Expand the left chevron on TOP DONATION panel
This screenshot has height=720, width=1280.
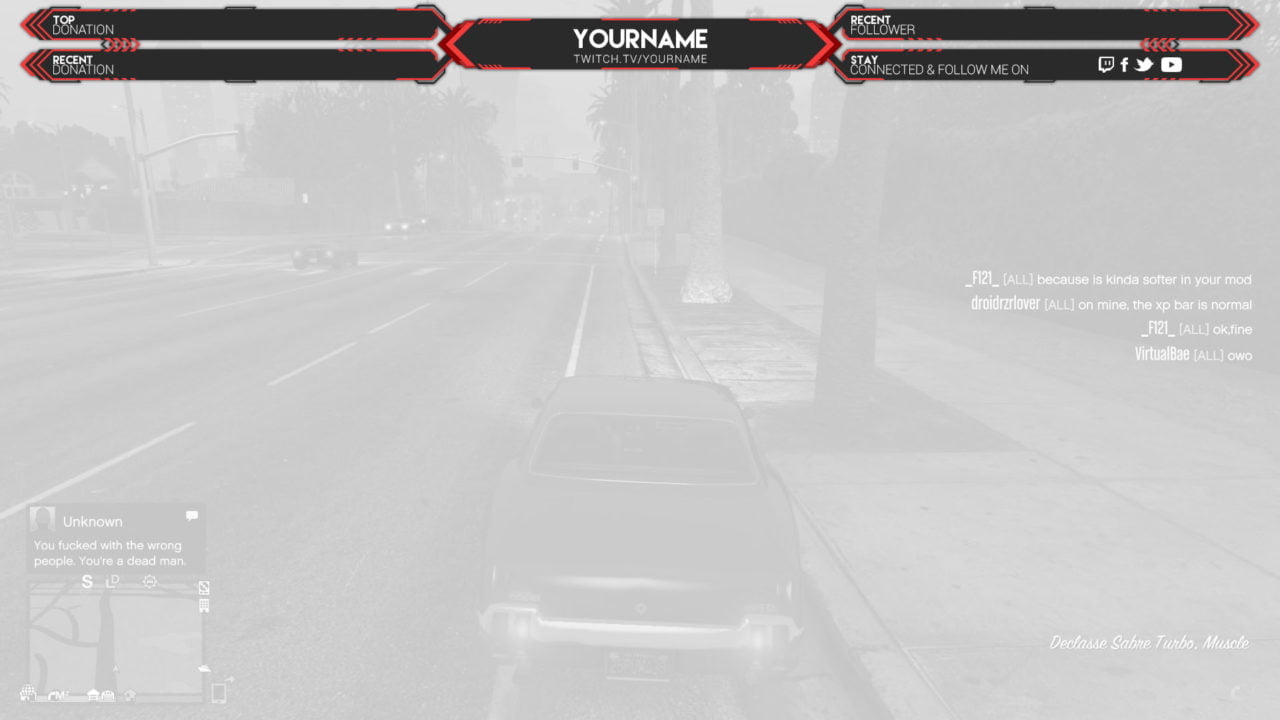[30, 24]
